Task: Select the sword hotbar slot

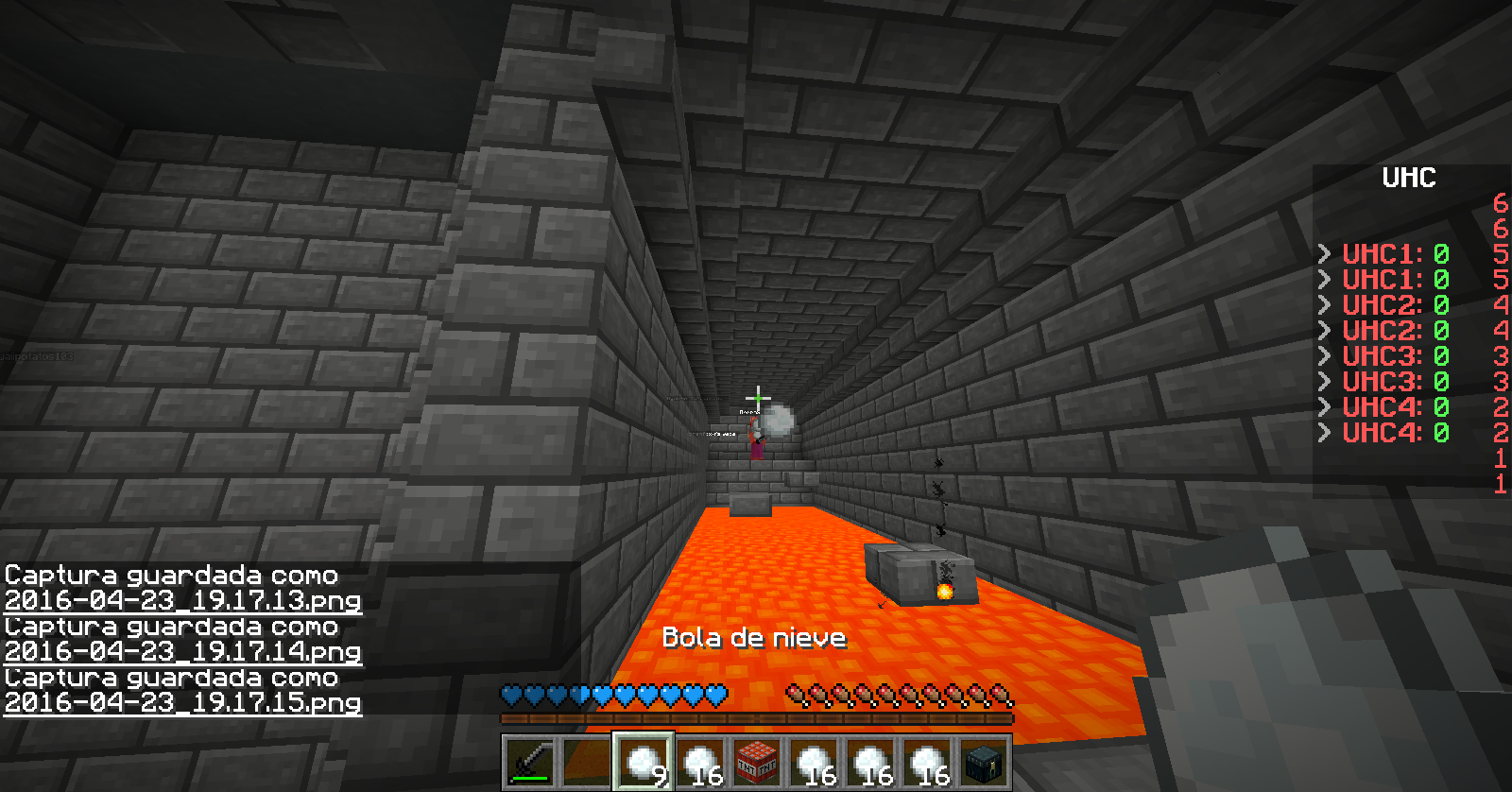Action: point(529,762)
